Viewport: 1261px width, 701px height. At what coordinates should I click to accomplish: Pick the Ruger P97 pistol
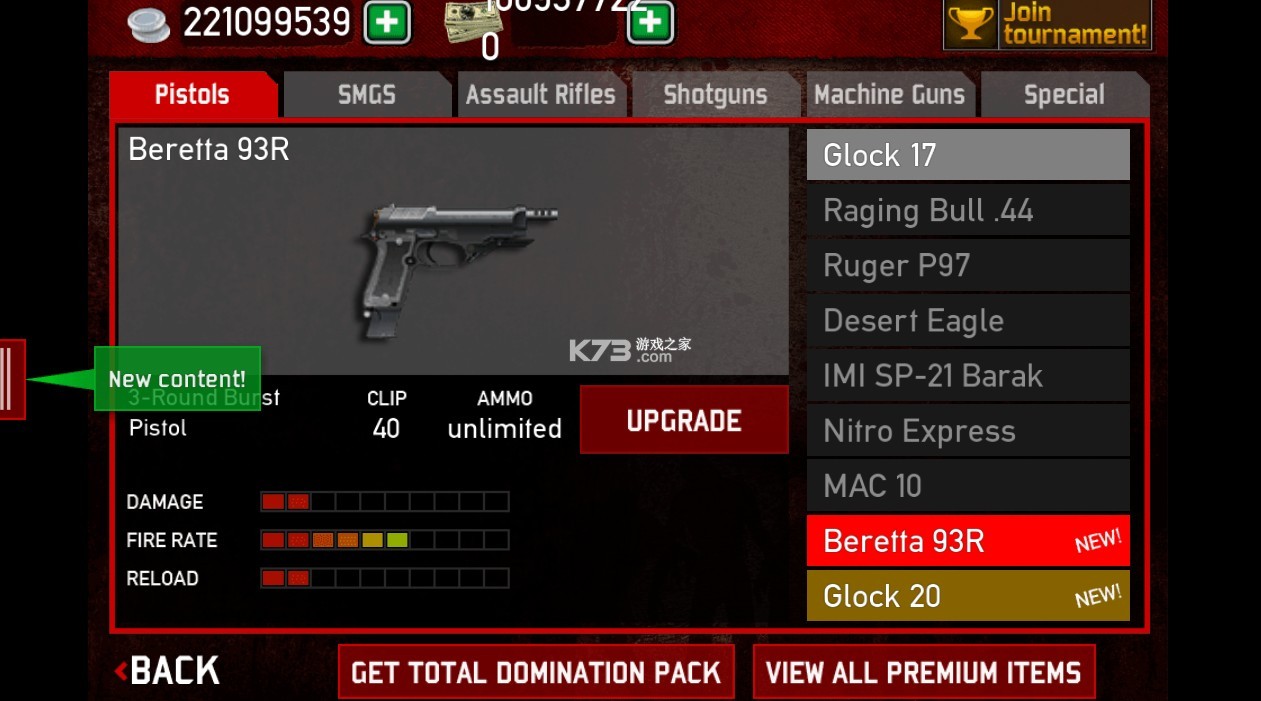click(x=968, y=265)
